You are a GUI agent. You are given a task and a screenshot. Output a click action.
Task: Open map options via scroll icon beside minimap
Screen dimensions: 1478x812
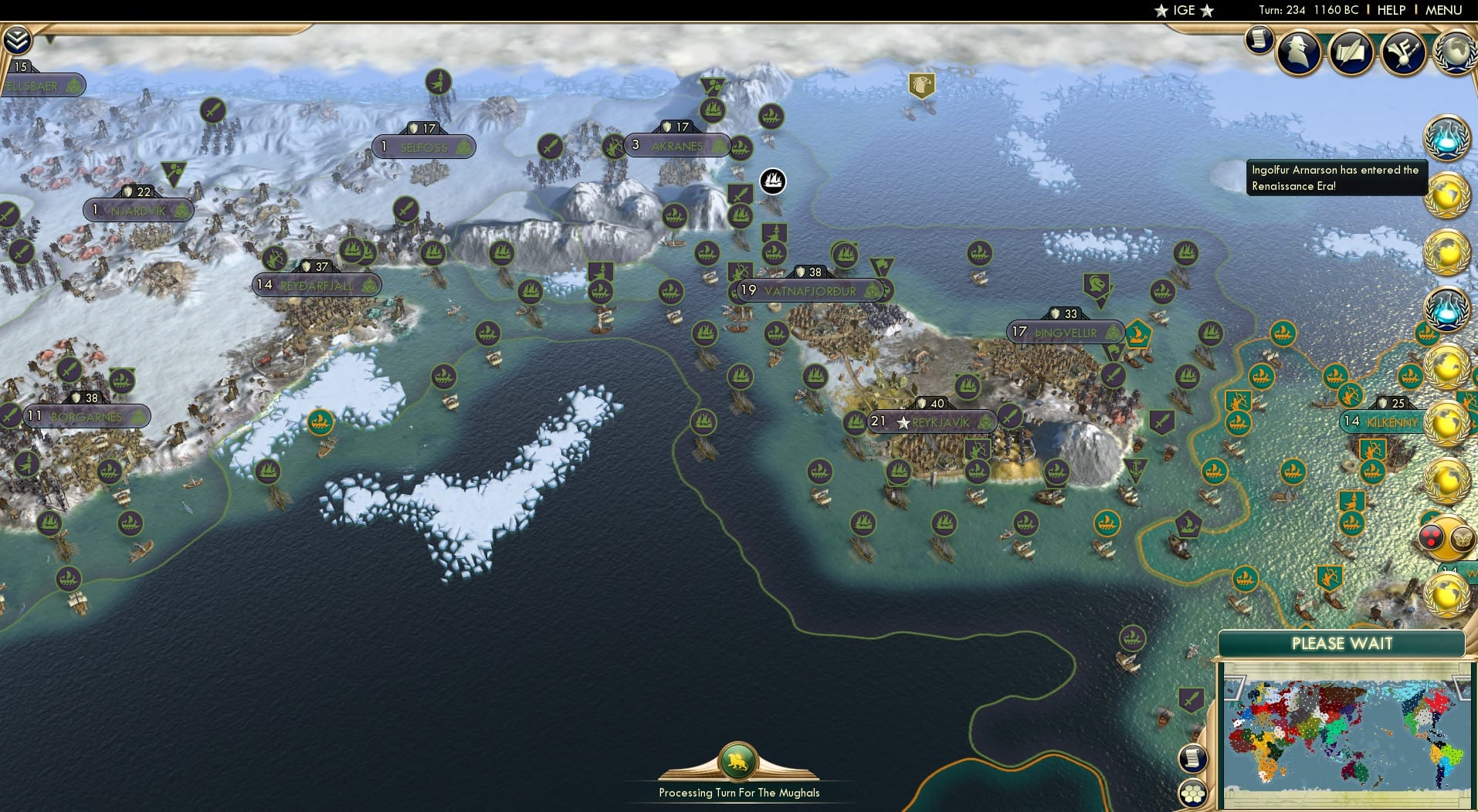(x=1193, y=757)
